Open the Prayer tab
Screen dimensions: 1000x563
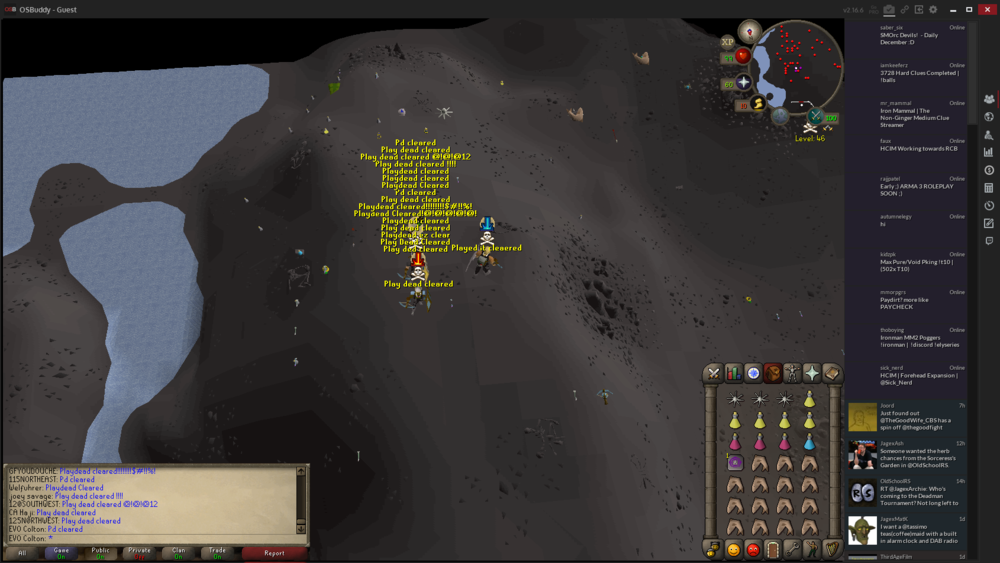pos(811,373)
